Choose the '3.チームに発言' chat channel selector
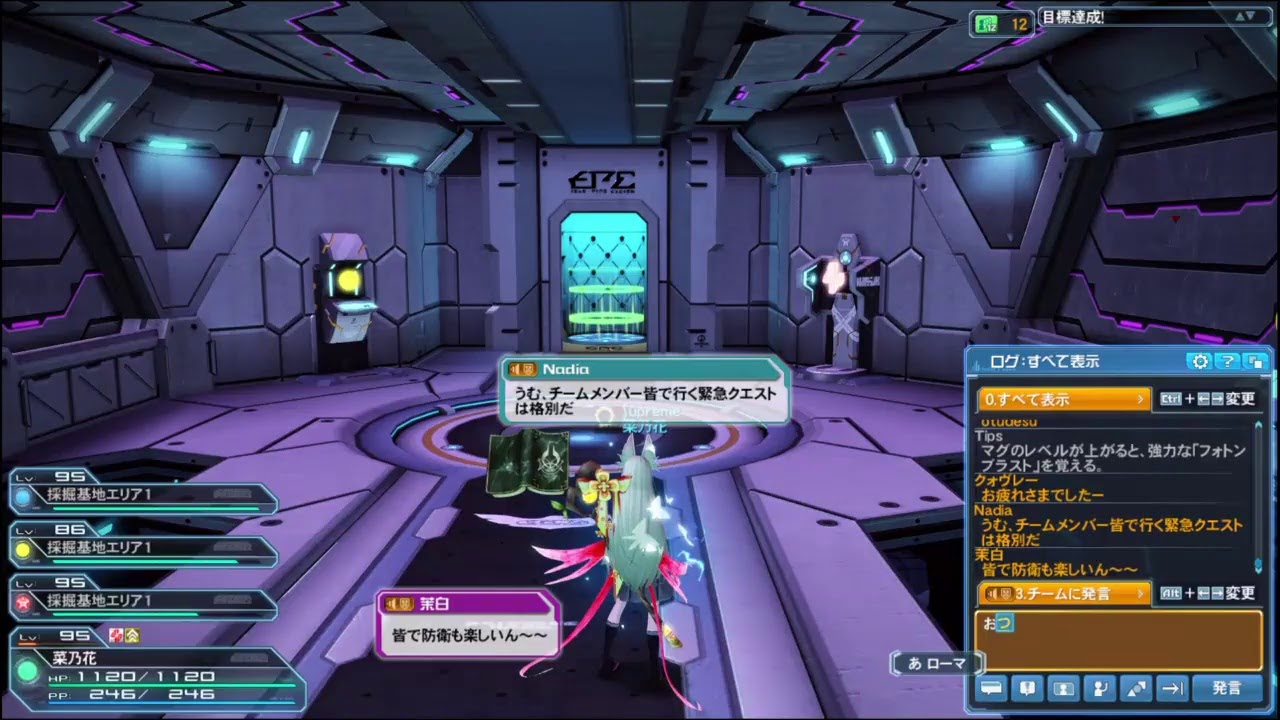 pos(1064,593)
